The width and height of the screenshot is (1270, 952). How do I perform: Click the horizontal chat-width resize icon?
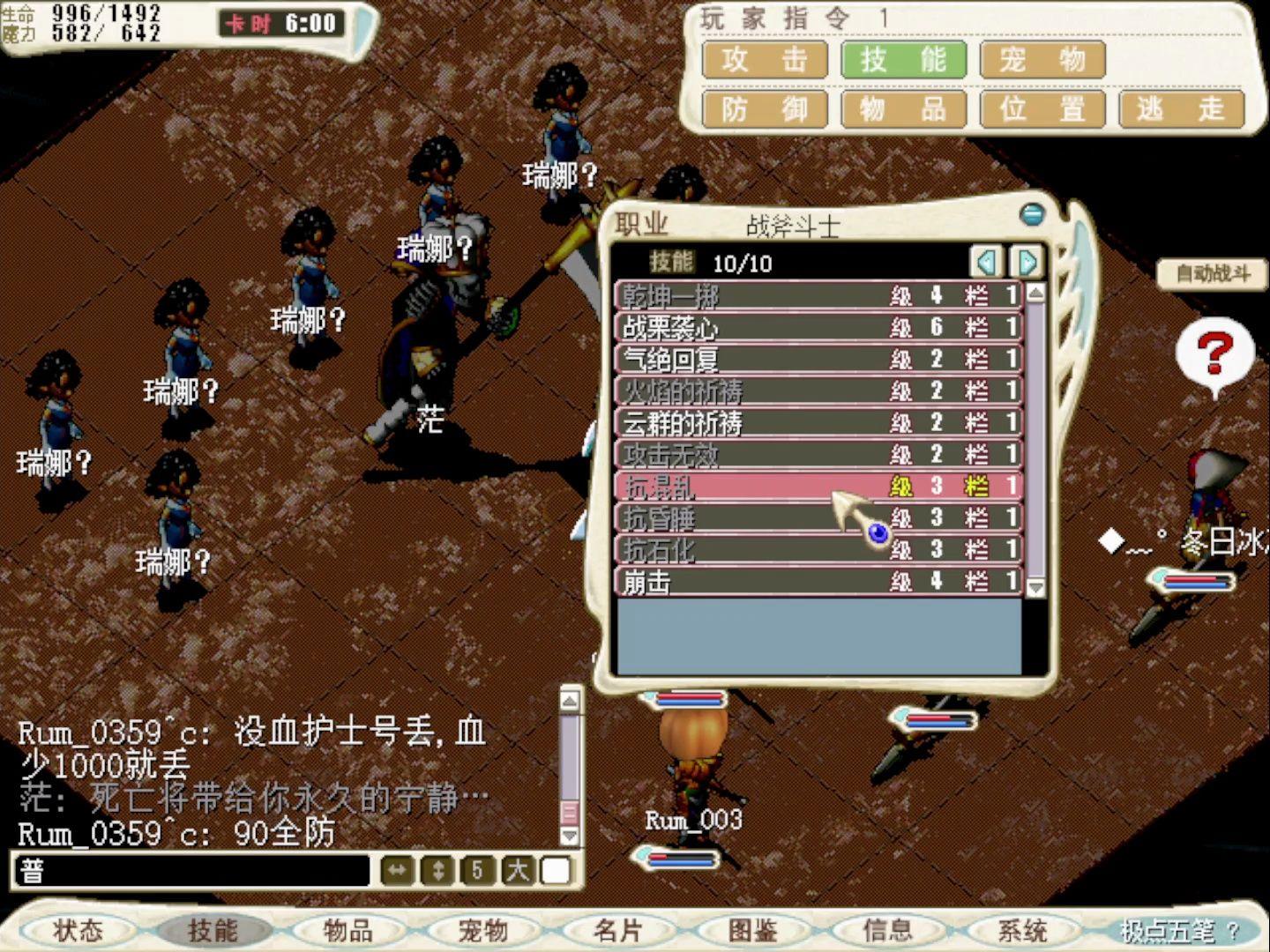coord(399,870)
